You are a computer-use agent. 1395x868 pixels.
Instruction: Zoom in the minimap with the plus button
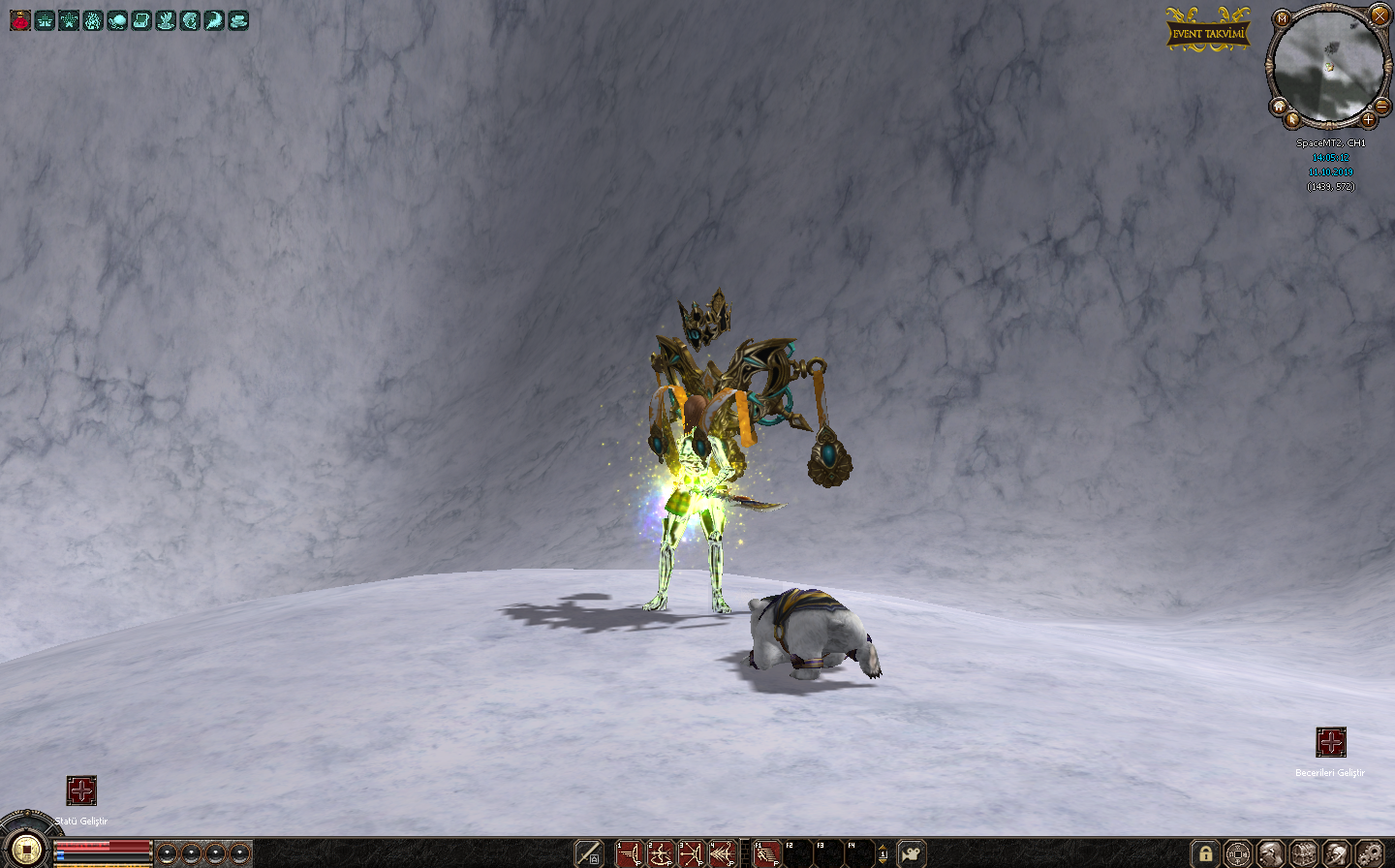1368,119
